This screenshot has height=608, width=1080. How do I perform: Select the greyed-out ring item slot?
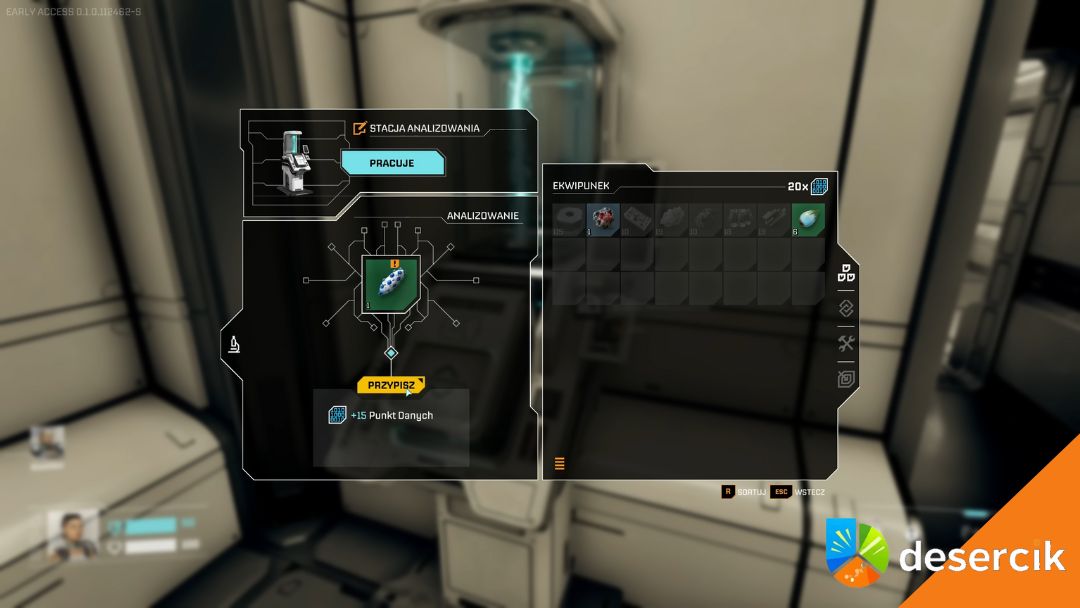[569, 220]
